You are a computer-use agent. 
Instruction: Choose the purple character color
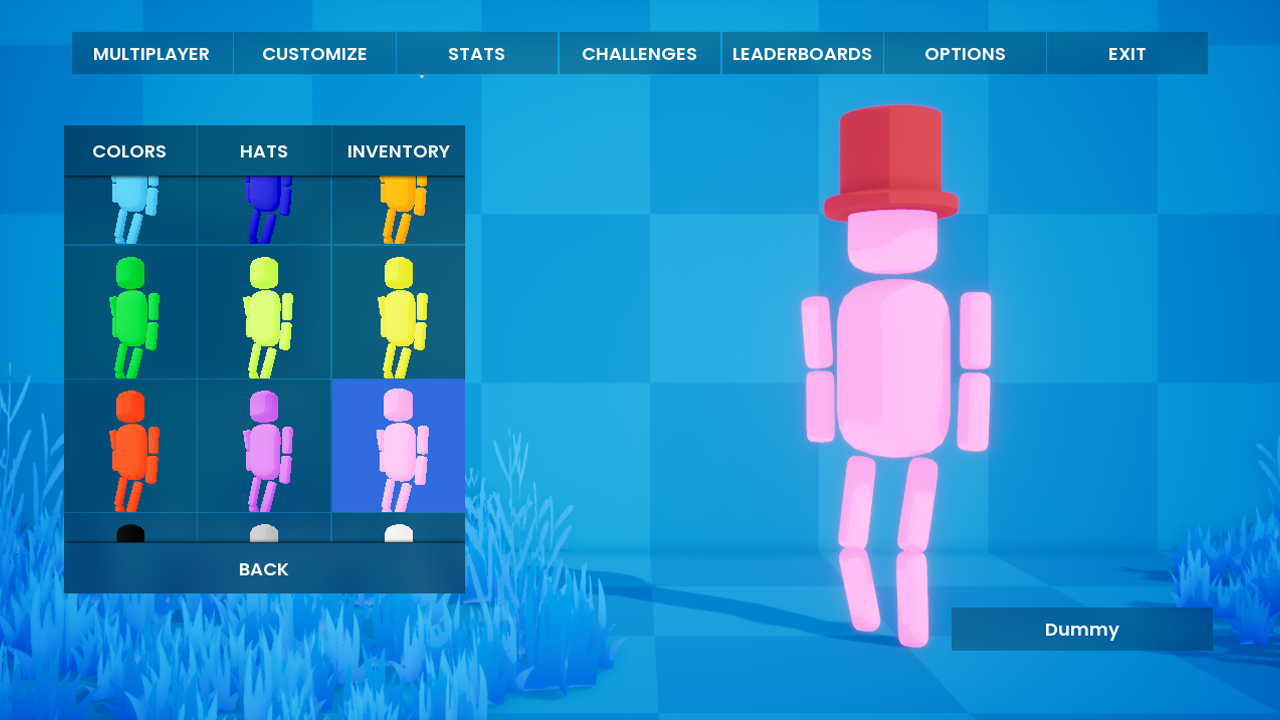(x=264, y=447)
